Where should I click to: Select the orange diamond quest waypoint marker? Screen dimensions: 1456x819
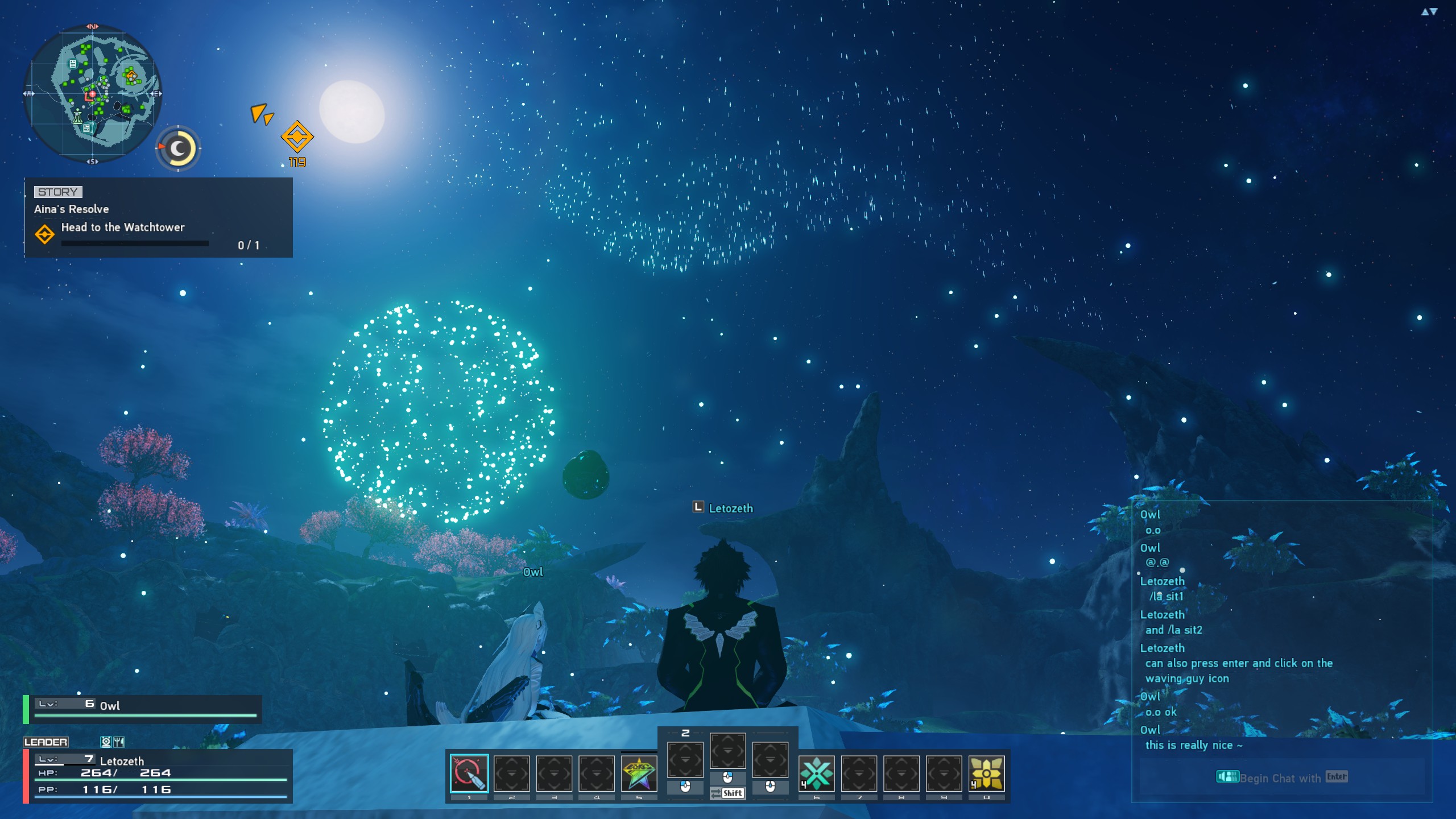pyautogui.click(x=297, y=136)
